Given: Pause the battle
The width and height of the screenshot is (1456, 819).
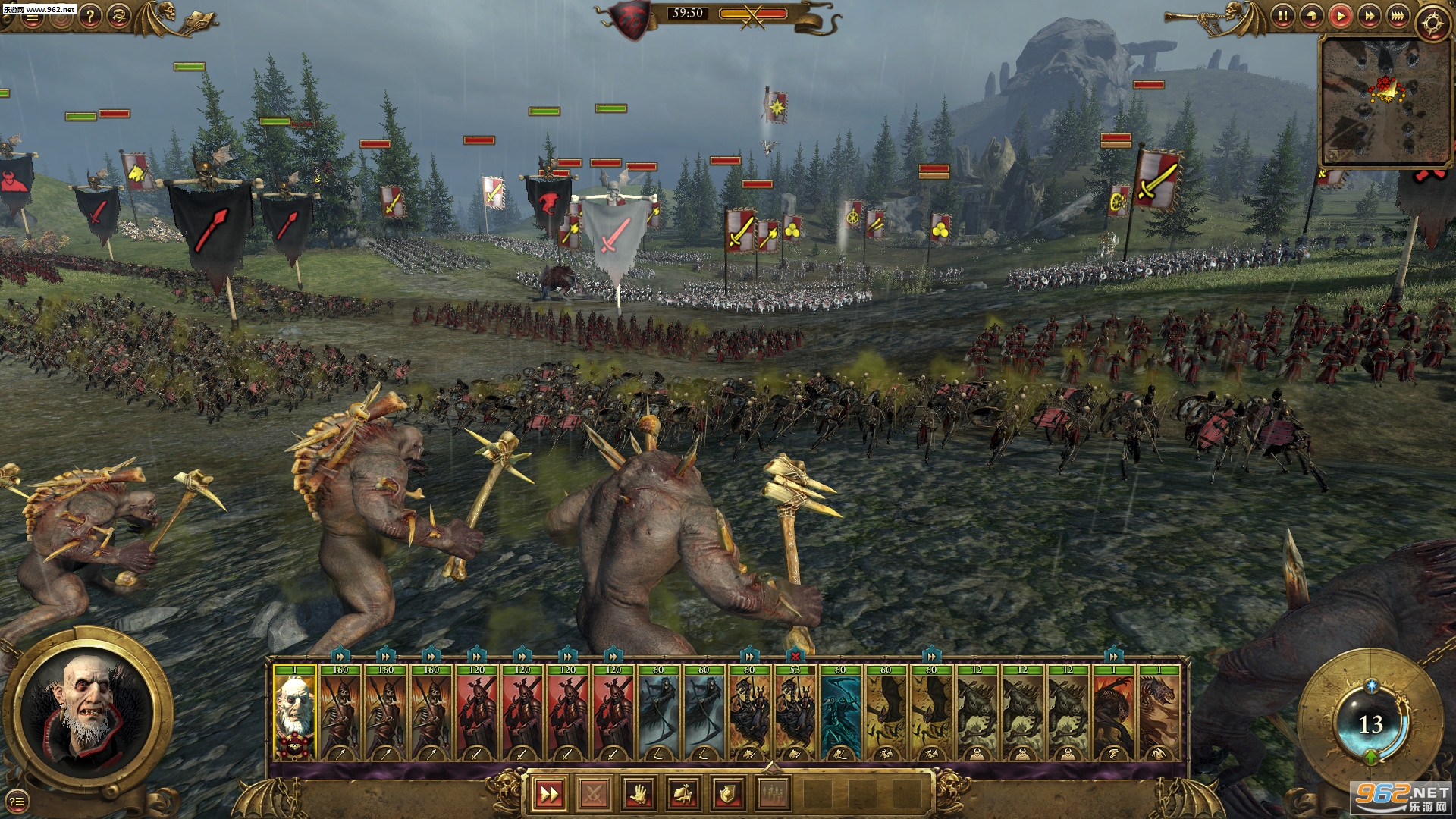Looking at the screenshot, I should [x=1282, y=15].
